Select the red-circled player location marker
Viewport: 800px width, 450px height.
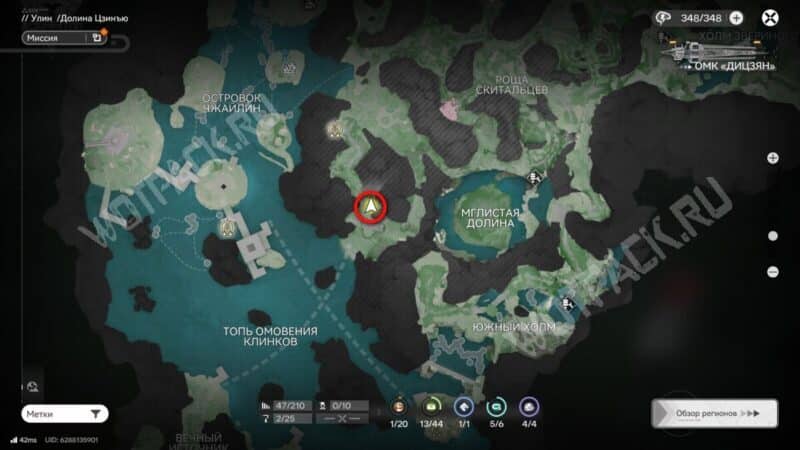point(372,207)
